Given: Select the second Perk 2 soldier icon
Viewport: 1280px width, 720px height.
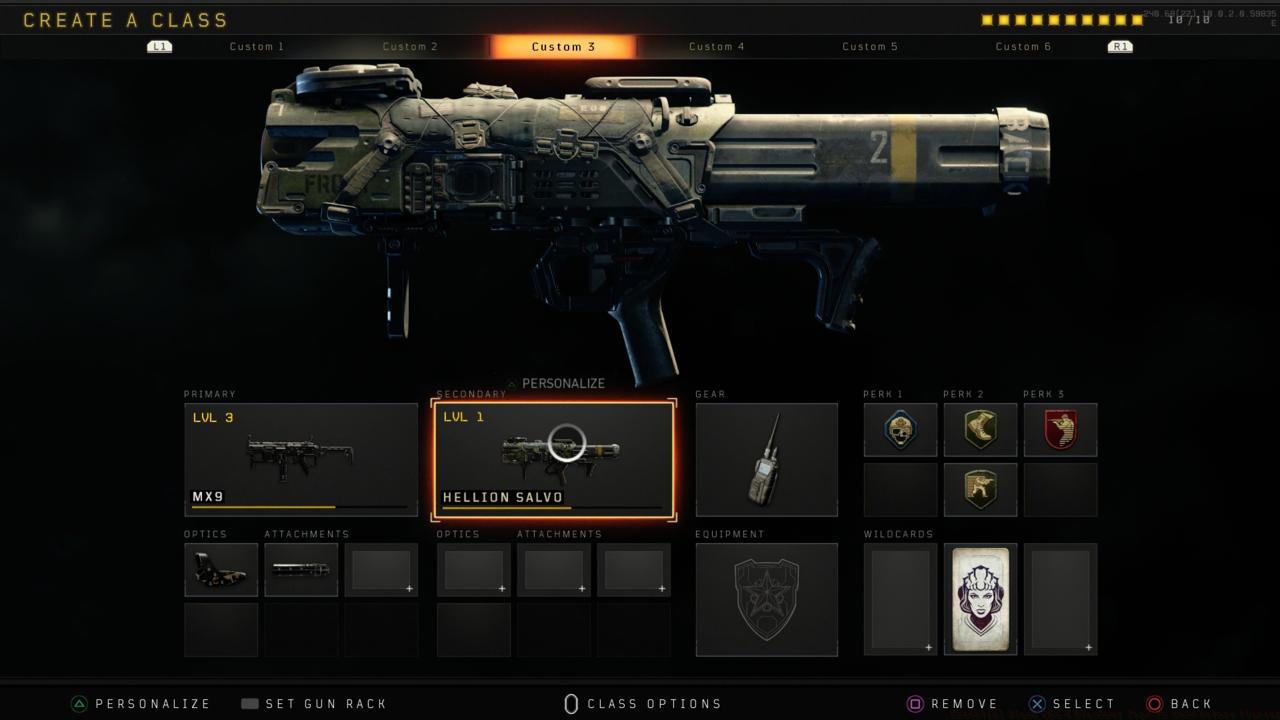Looking at the screenshot, I should click(980, 489).
